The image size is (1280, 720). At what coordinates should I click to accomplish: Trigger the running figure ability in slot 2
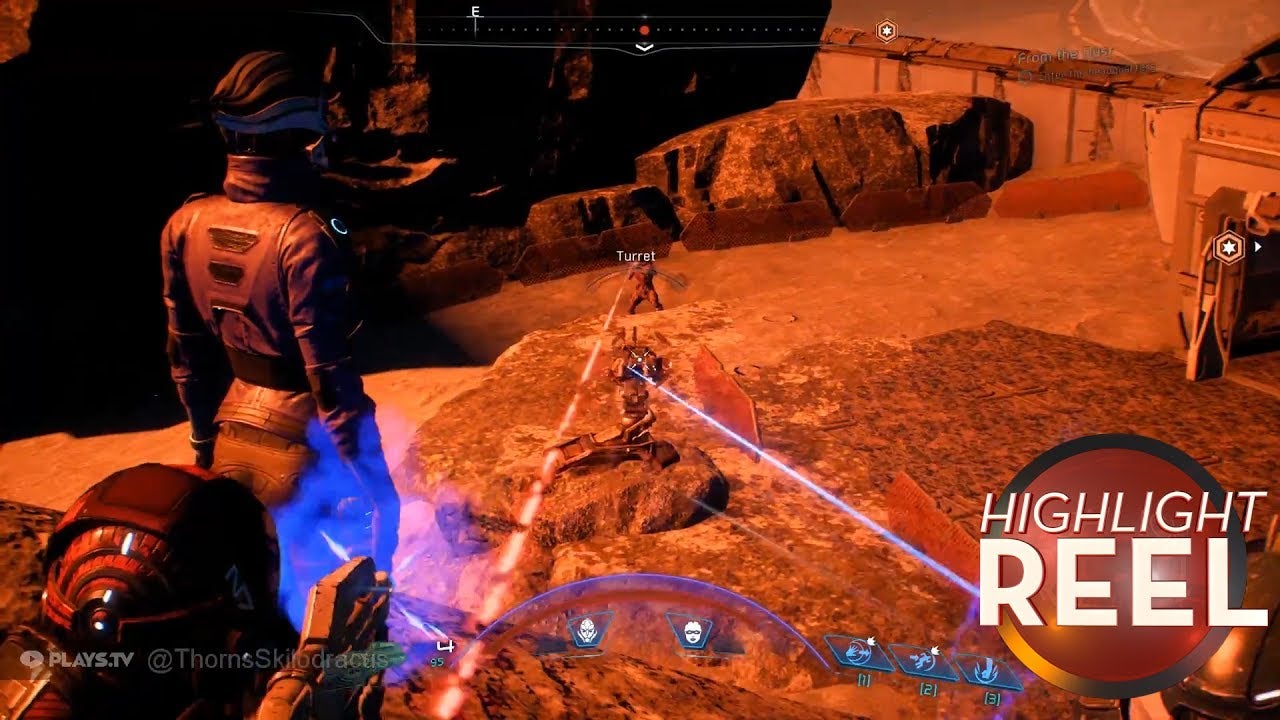[925, 659]
